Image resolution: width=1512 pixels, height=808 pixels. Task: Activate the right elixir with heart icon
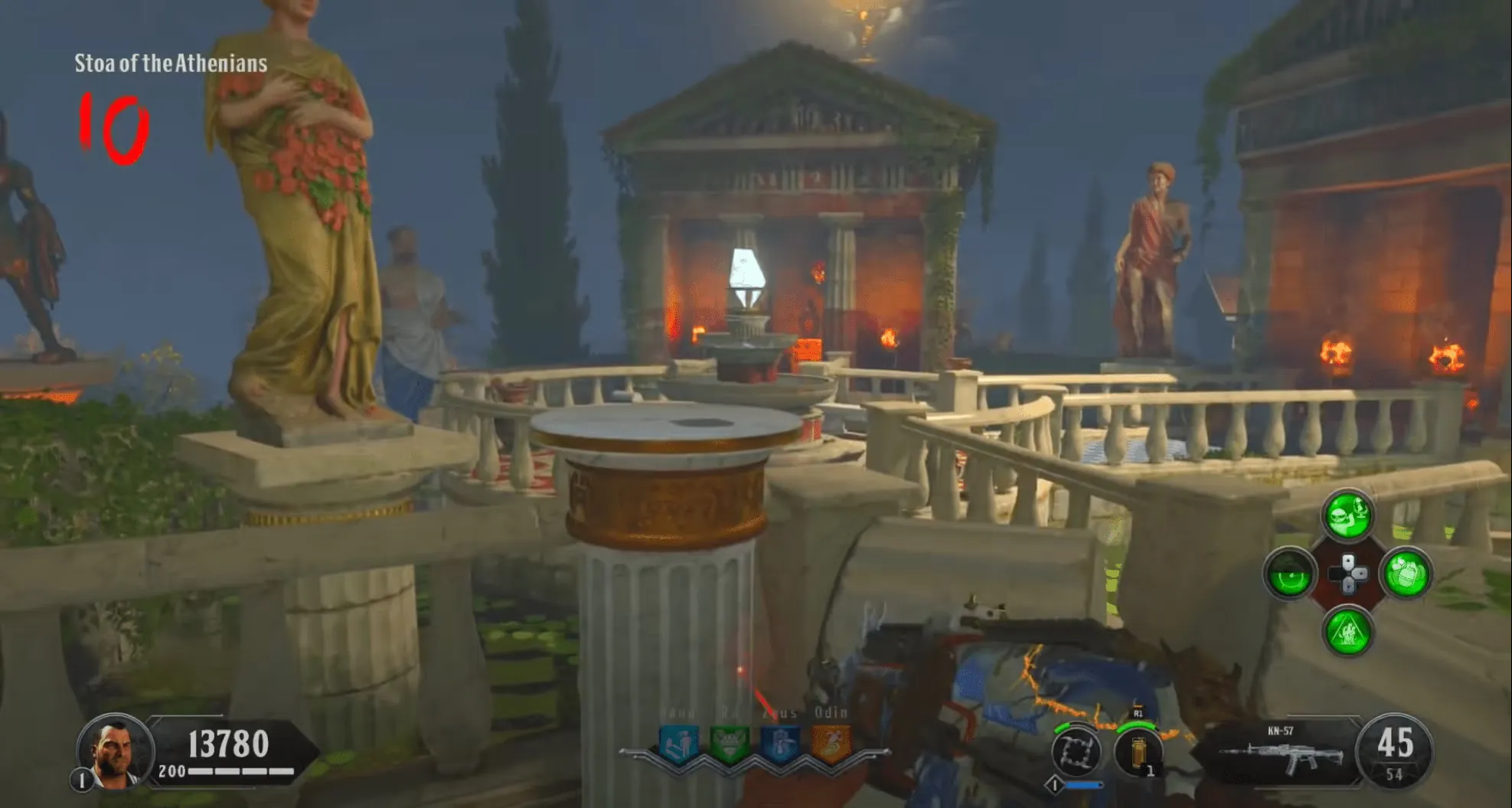click(x=1406, y=574)
